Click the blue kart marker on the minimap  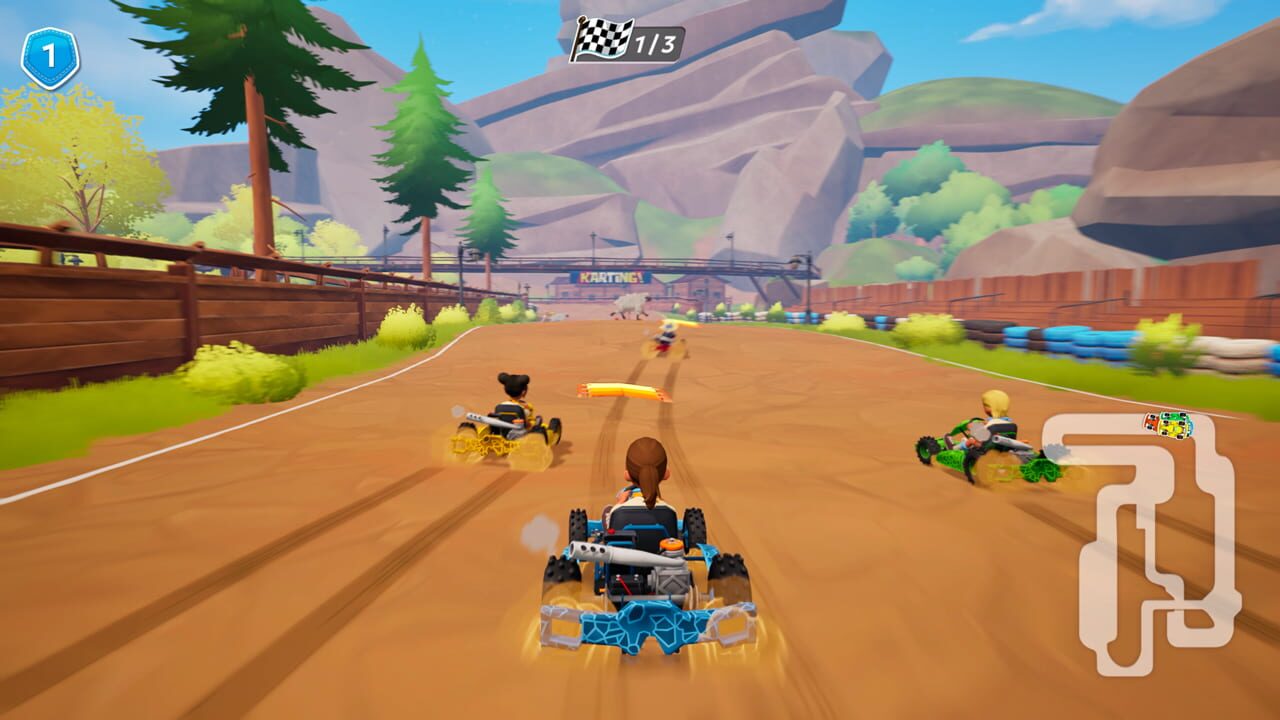[1190, 425]
